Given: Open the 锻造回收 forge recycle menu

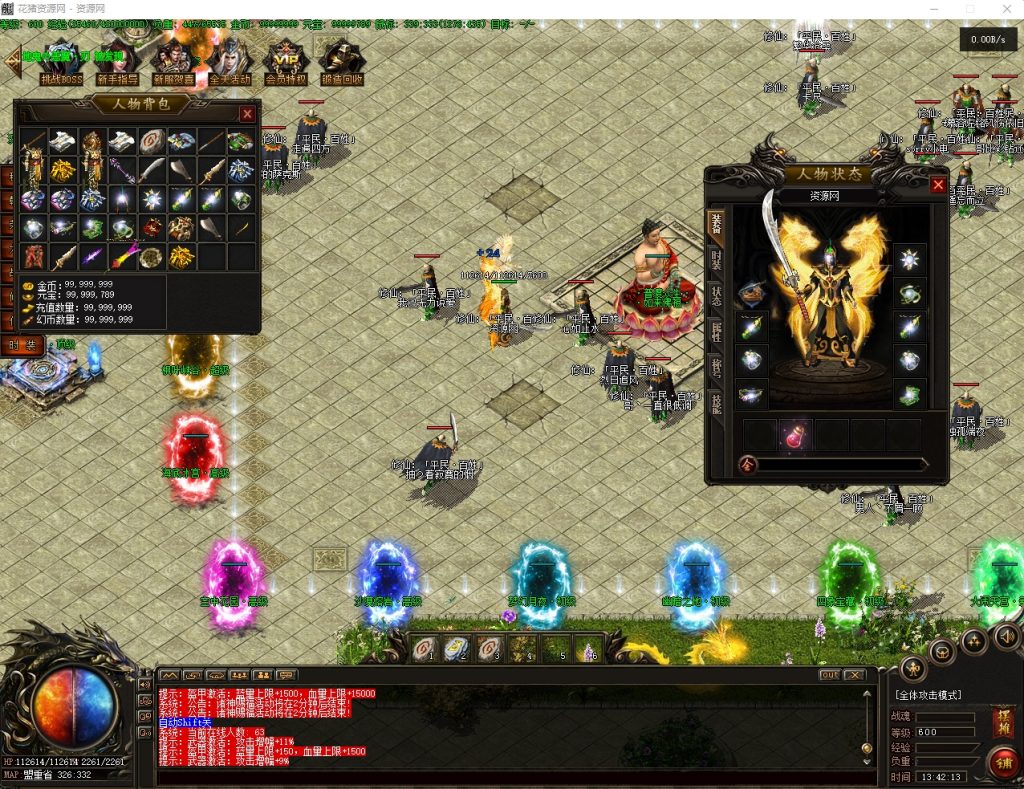Looking at the screenshot, I should (342, 64).
